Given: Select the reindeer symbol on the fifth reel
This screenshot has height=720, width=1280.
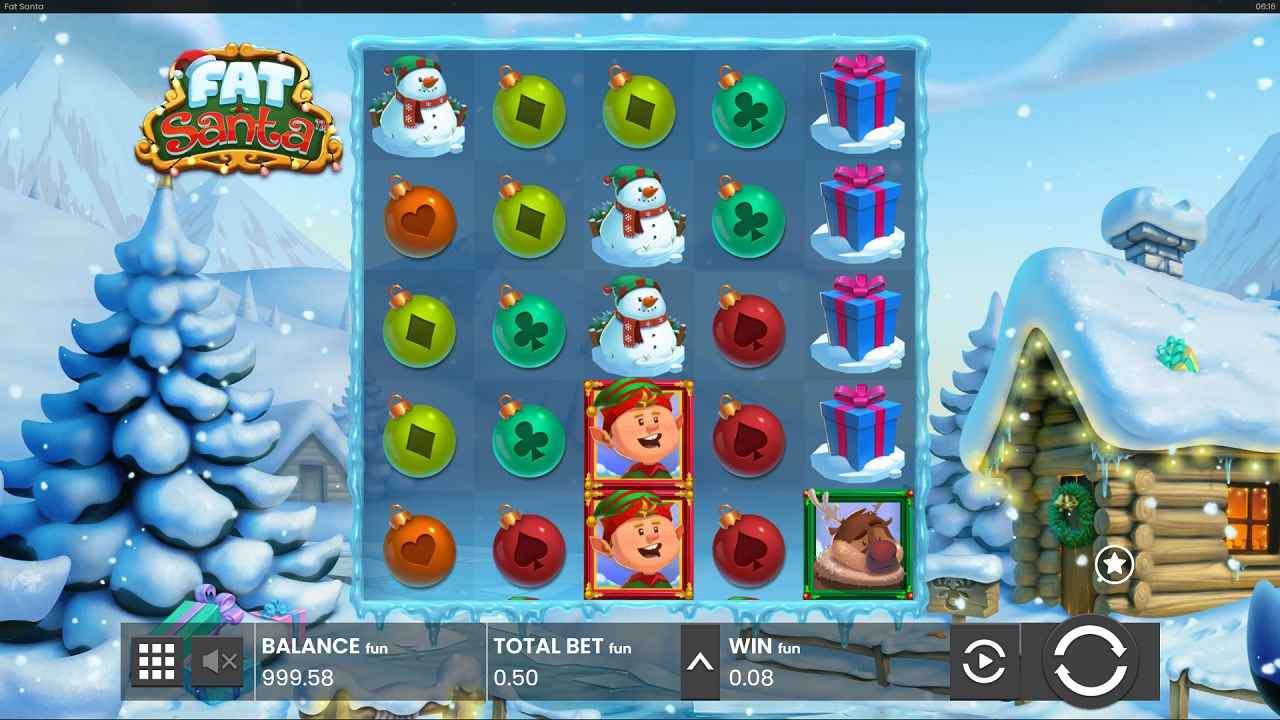Looking at the screenshot, I should 858,543.
